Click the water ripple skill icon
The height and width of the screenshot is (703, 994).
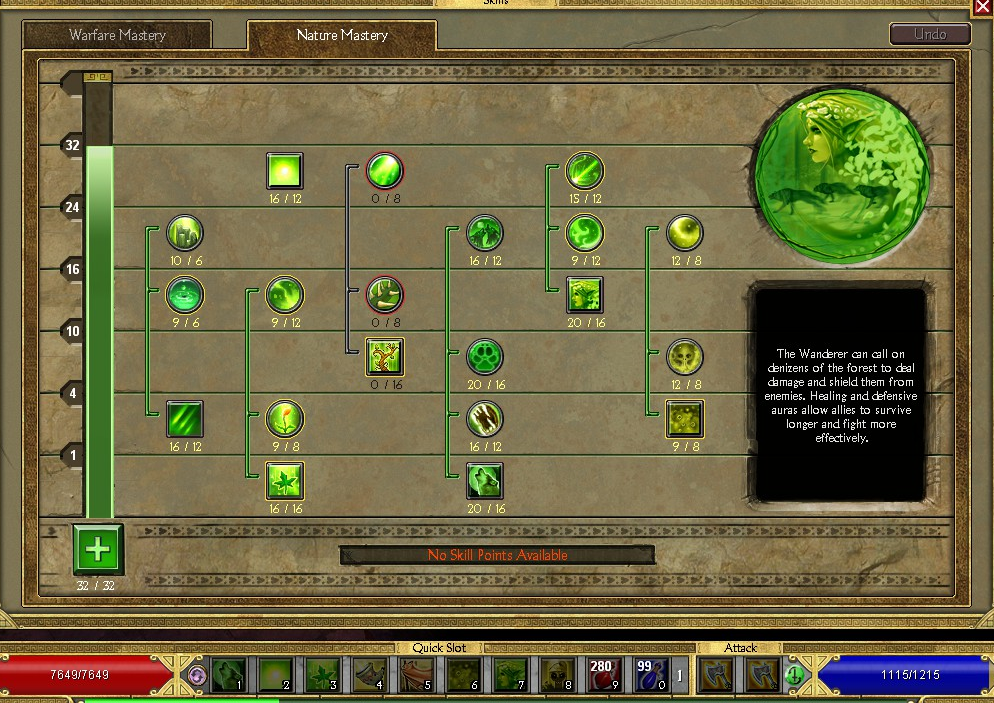pos(185,295)
